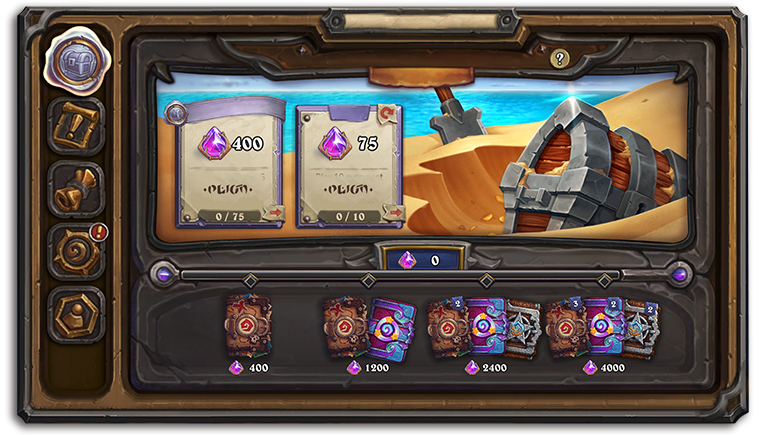Click the arrow on the 0/75 quest

(276, 212)
